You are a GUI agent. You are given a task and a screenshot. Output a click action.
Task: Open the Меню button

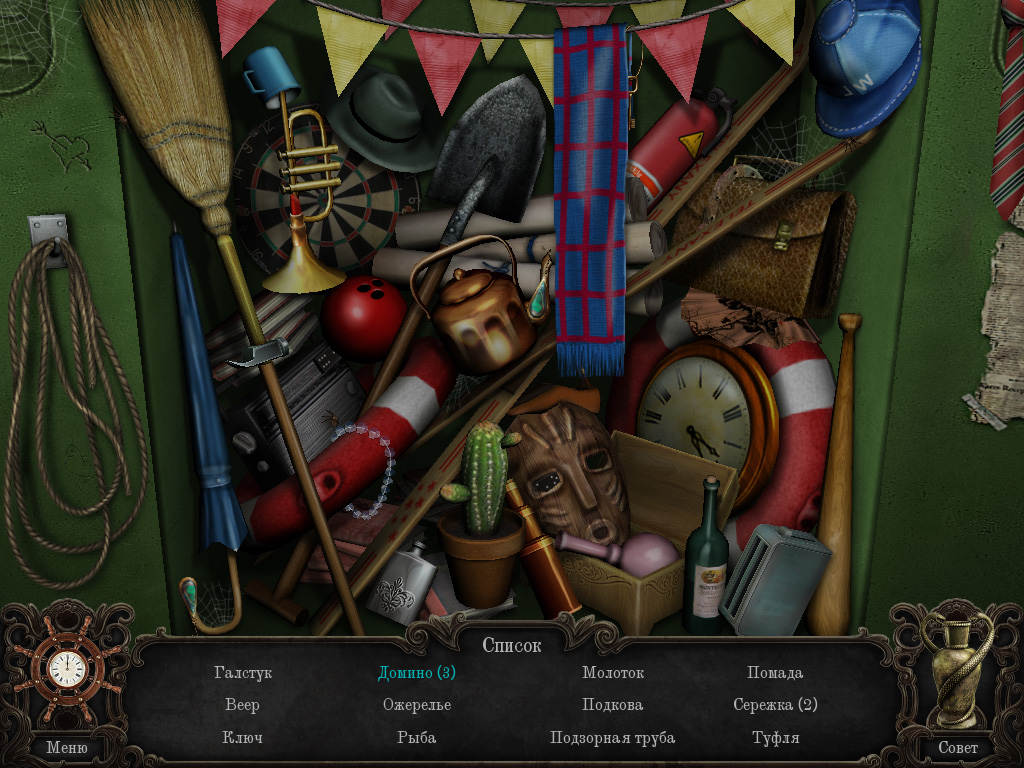pyautogui.click(x=67, y=747)
